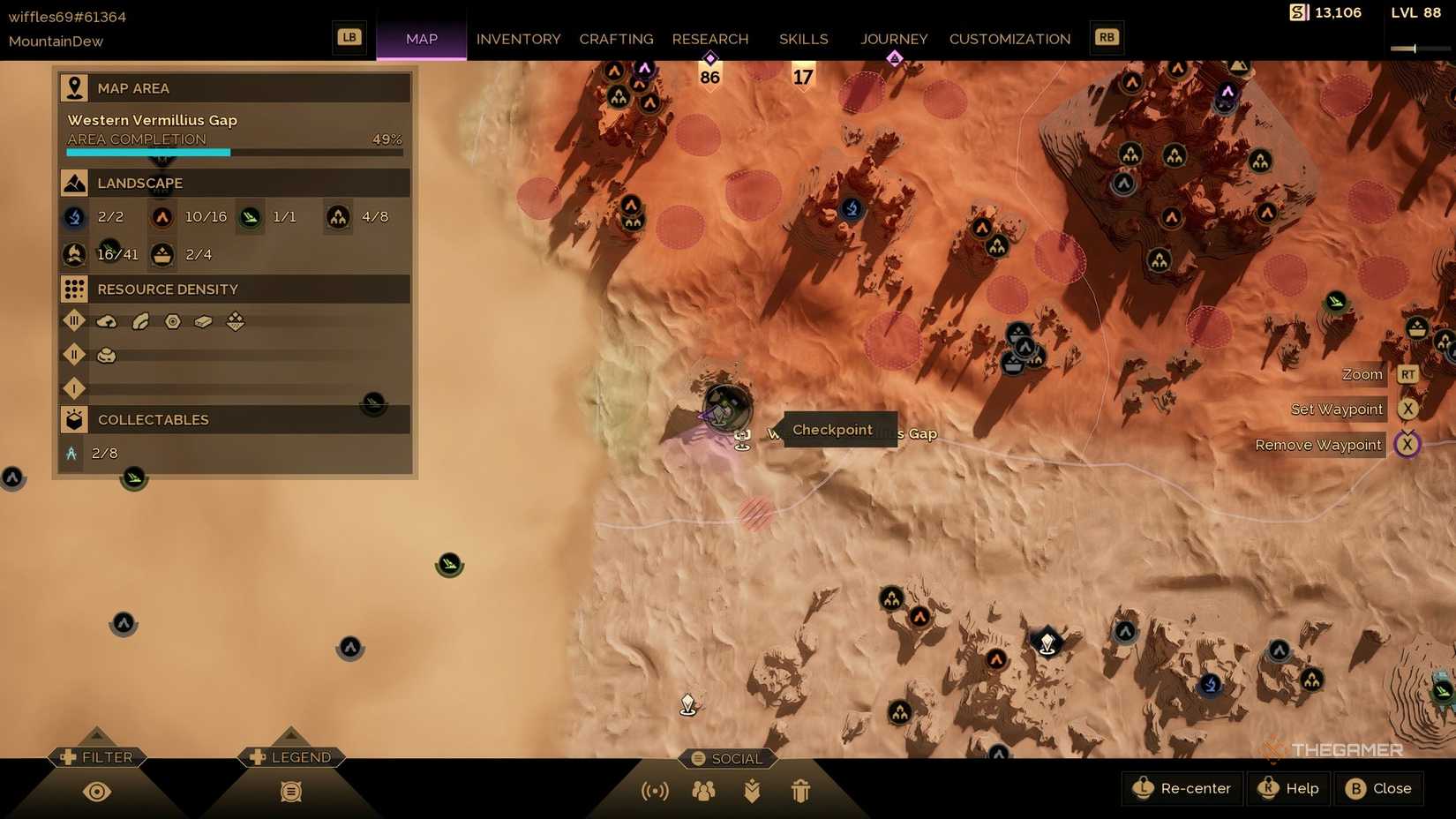
Task: Select the village icon showing 4/8
Action: 337,216
